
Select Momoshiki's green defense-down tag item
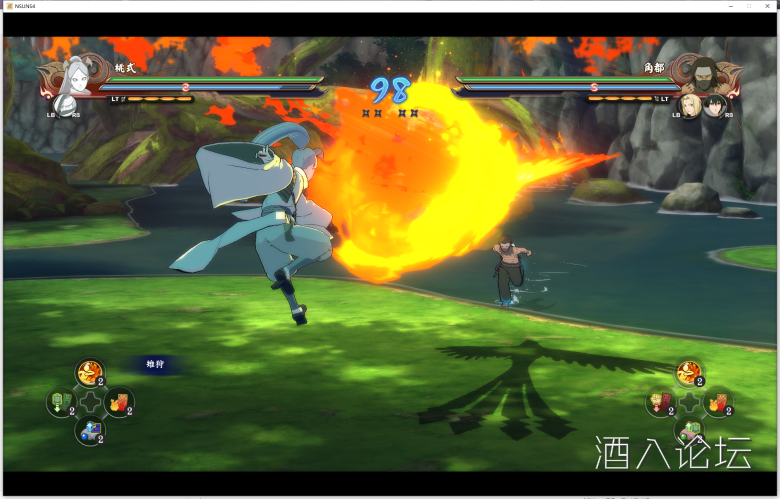[61, 402]
